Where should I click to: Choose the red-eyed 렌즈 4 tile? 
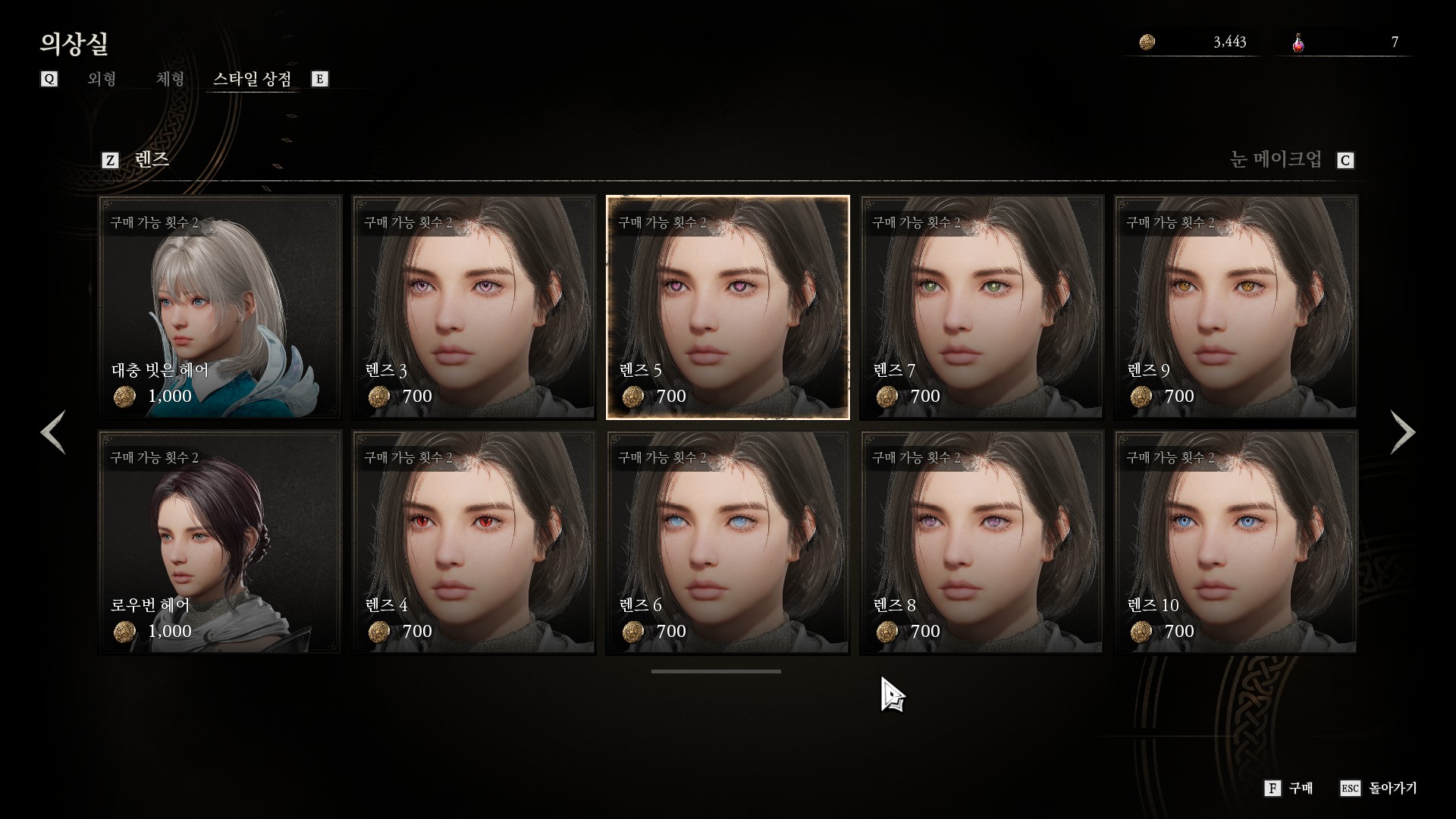coord(474,542)
